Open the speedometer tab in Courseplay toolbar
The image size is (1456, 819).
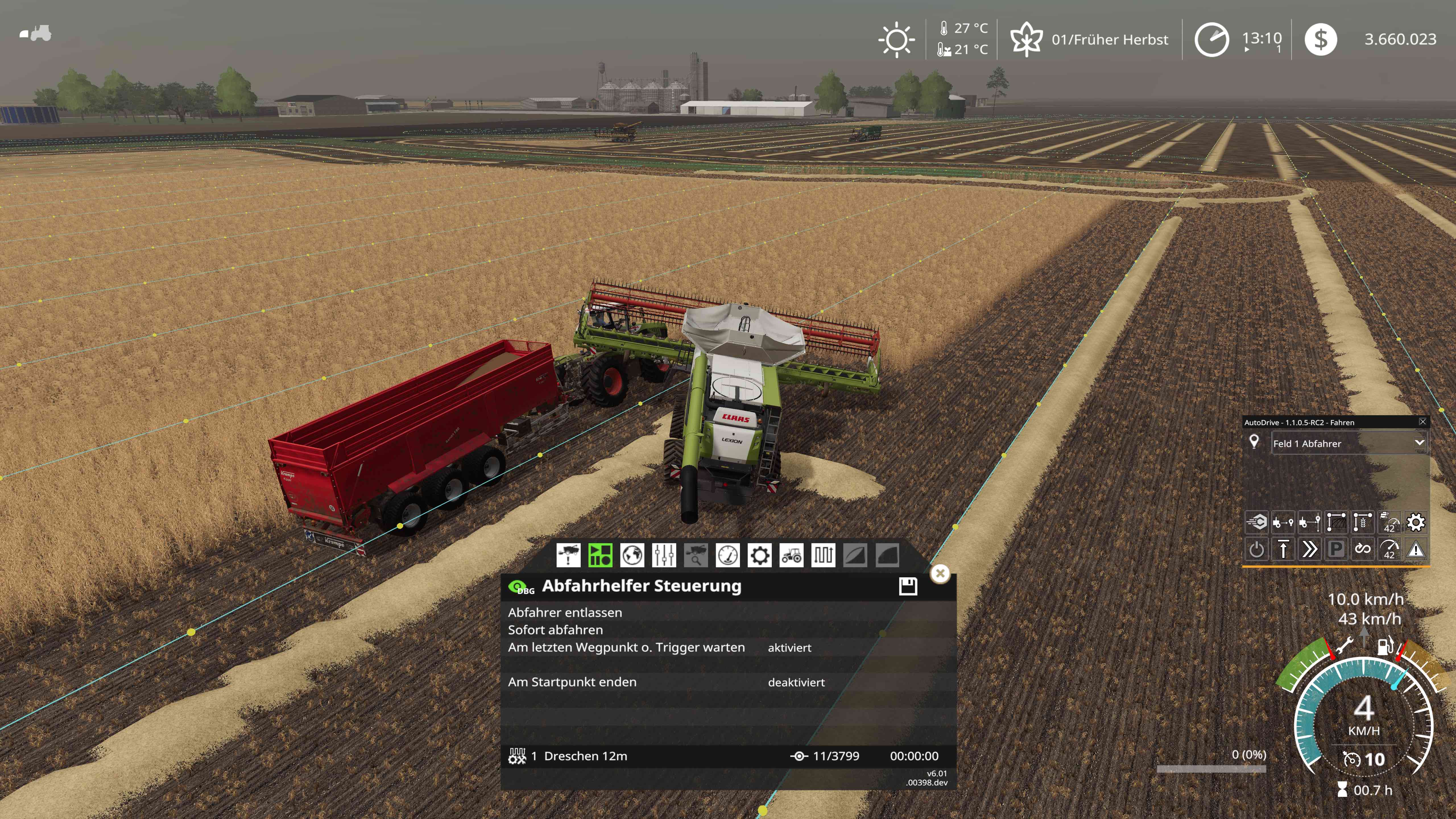(x=727, y=555)
